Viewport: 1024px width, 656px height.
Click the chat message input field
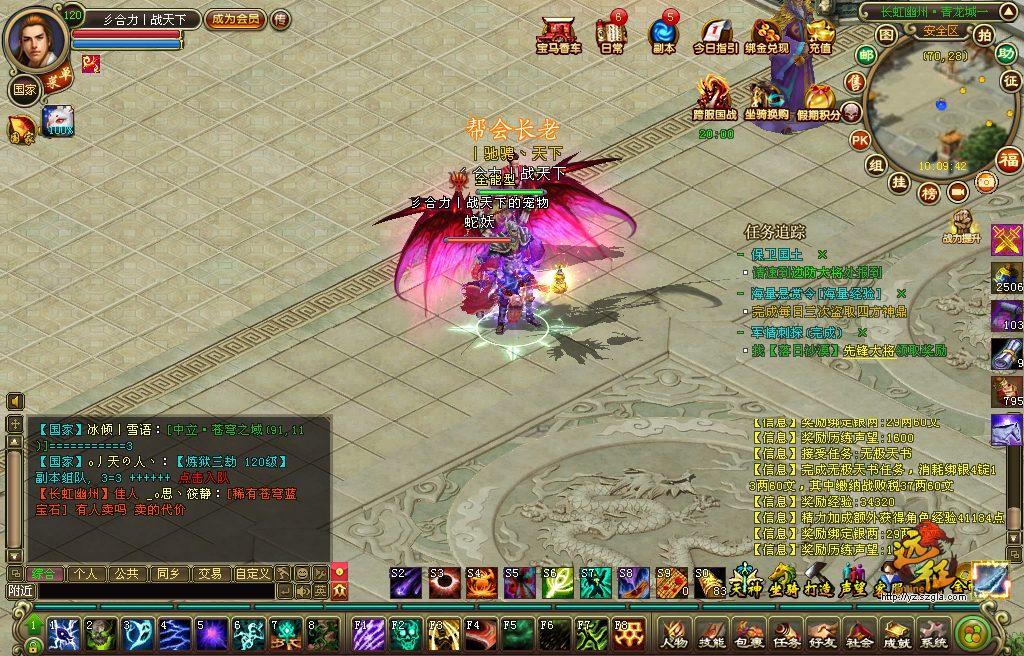point(150,591)
